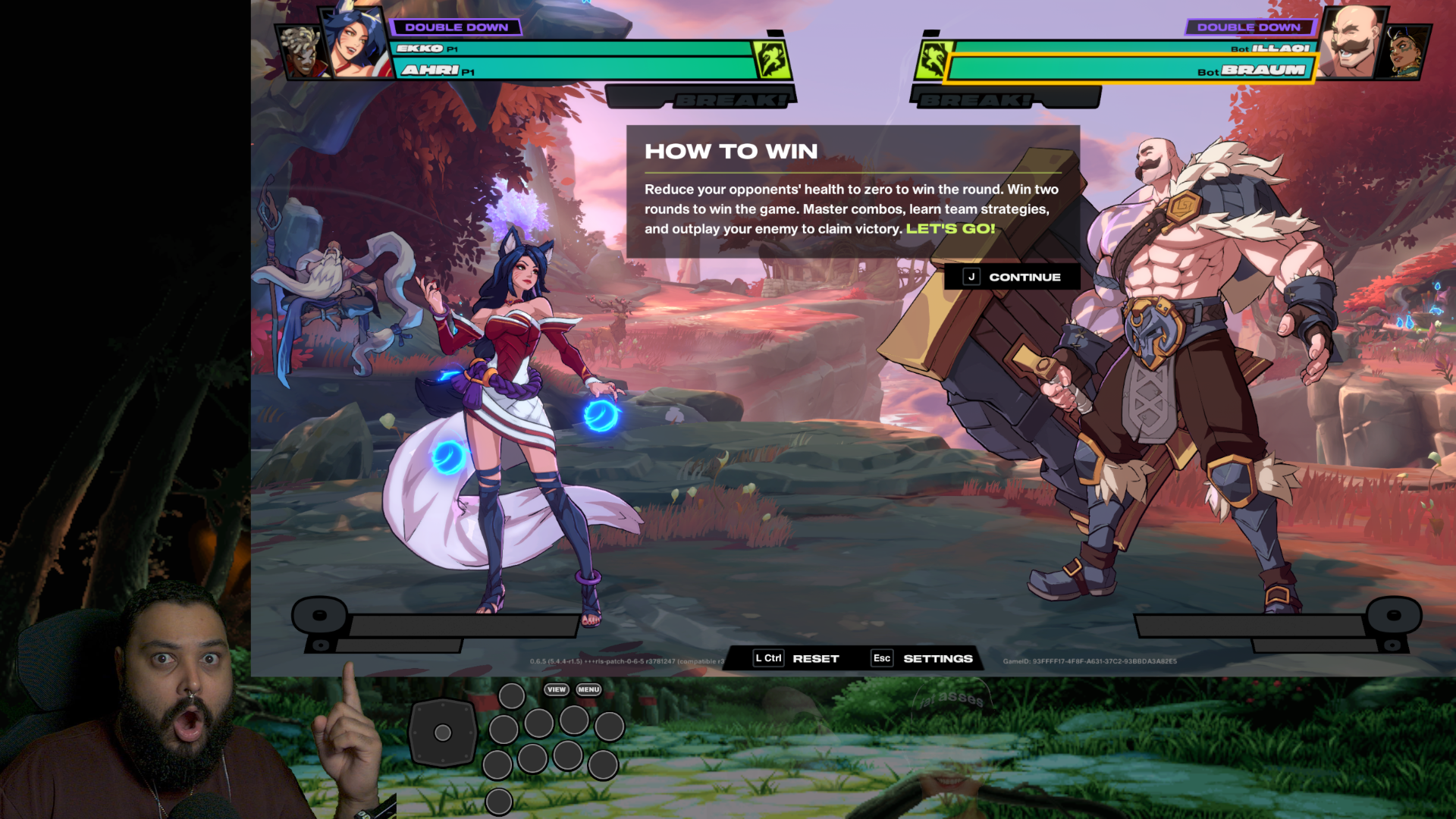The image size is (1456, 819).
Task: Click the Reset button
Action: tap(796, 658)
